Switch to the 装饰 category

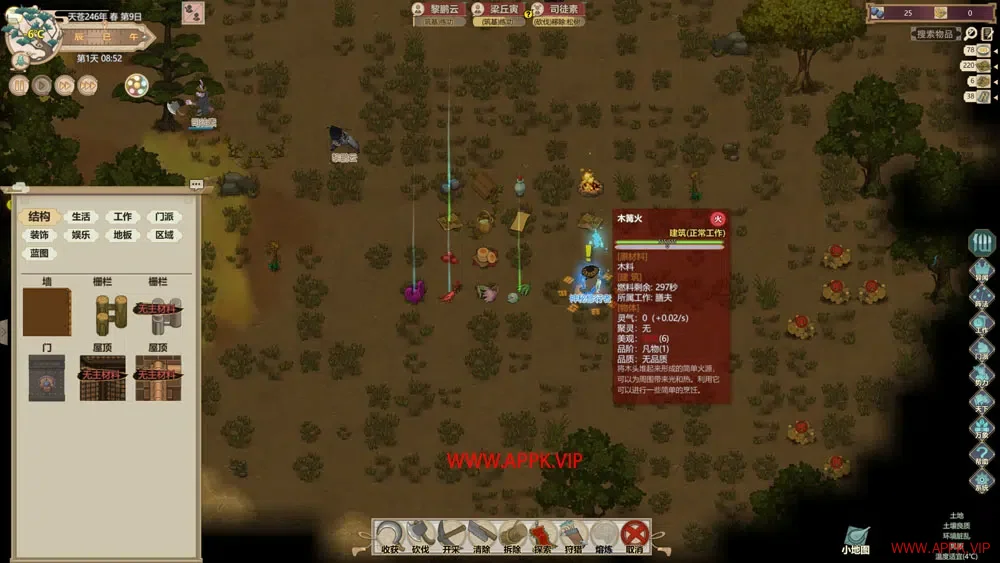[x=39, y=236]
